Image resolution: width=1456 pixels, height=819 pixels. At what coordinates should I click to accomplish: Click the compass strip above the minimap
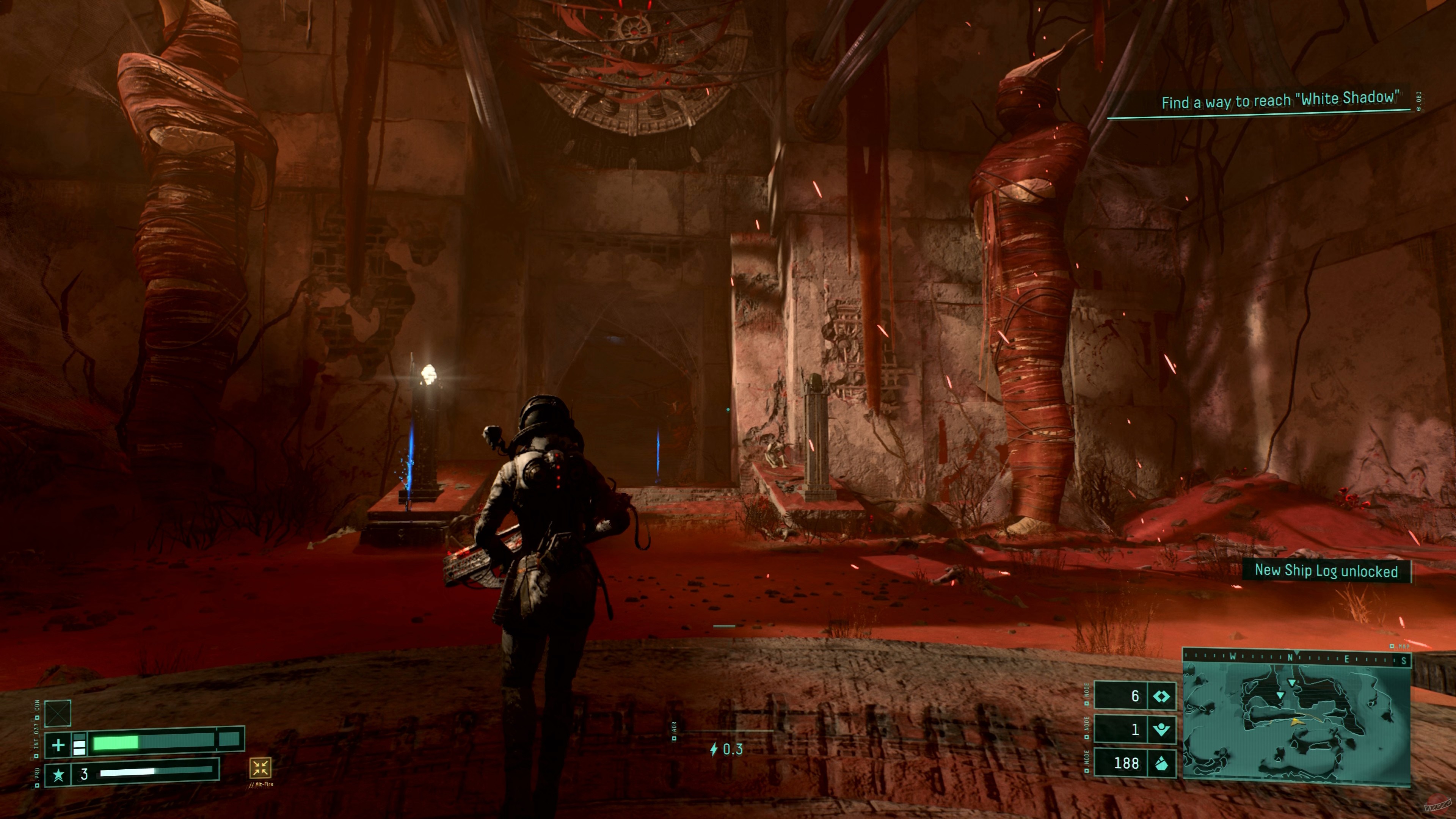pos(1297,658)
